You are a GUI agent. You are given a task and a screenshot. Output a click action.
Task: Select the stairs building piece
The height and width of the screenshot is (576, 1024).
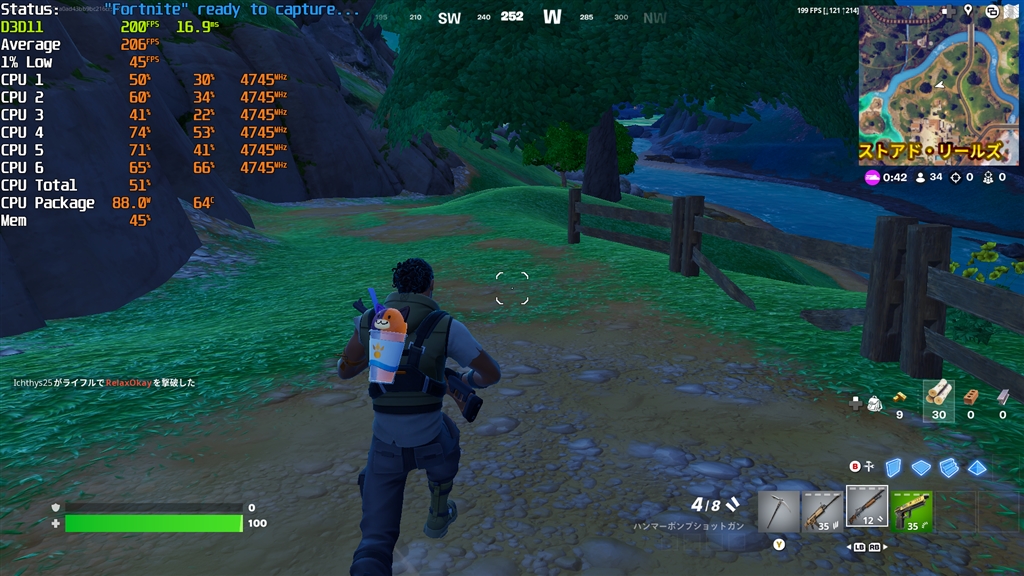(x=949, y=467)
